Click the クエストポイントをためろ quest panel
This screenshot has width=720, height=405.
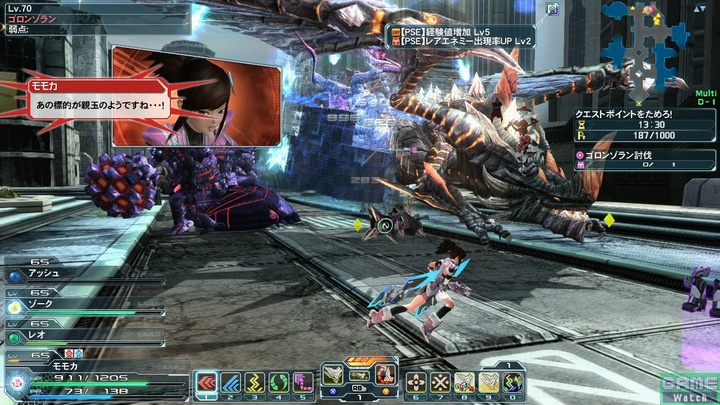645,127
